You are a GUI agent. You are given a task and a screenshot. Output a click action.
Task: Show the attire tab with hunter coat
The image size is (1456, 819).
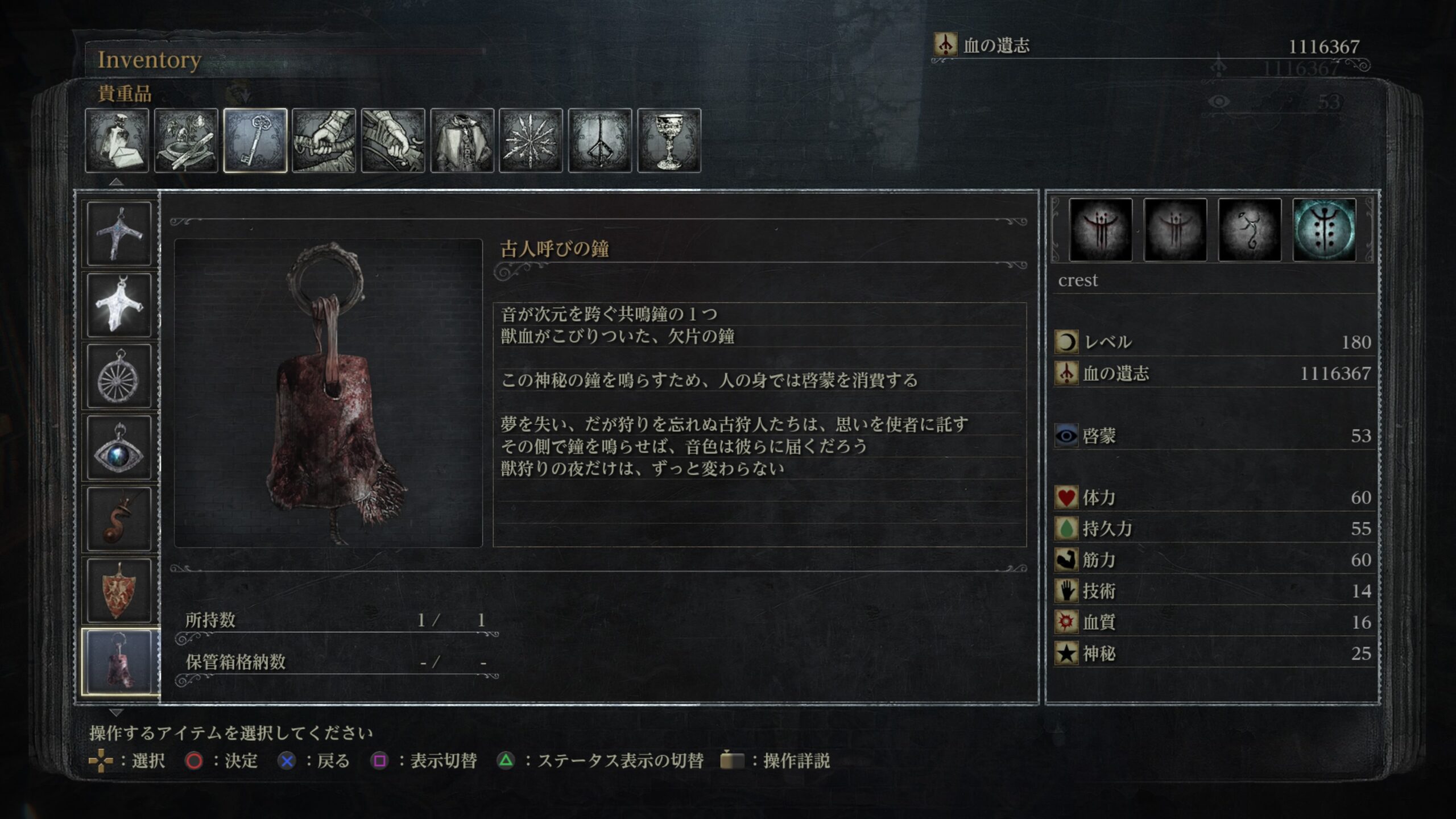tap(462, 140)
